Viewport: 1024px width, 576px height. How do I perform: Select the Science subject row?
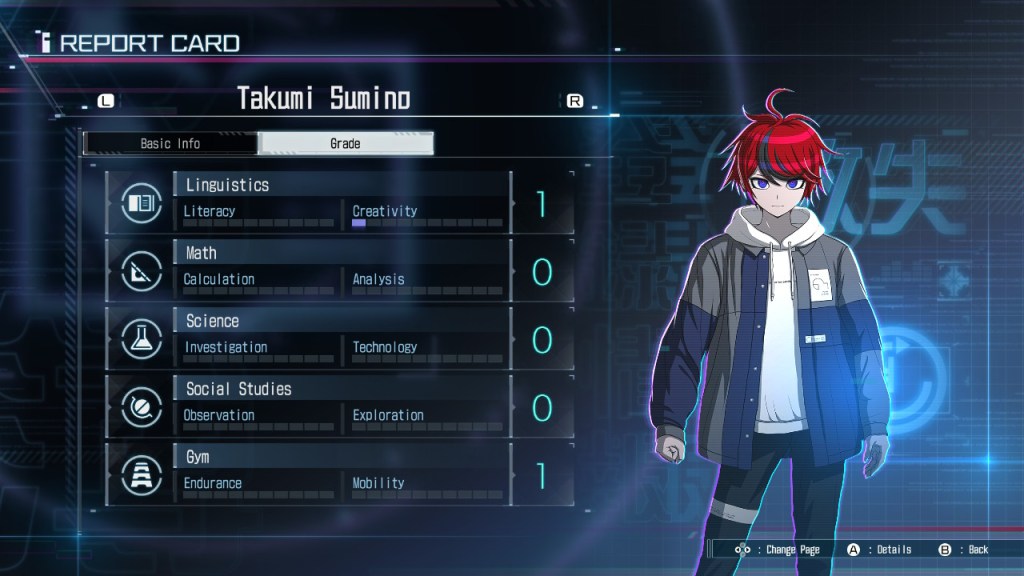coord(340,338)
